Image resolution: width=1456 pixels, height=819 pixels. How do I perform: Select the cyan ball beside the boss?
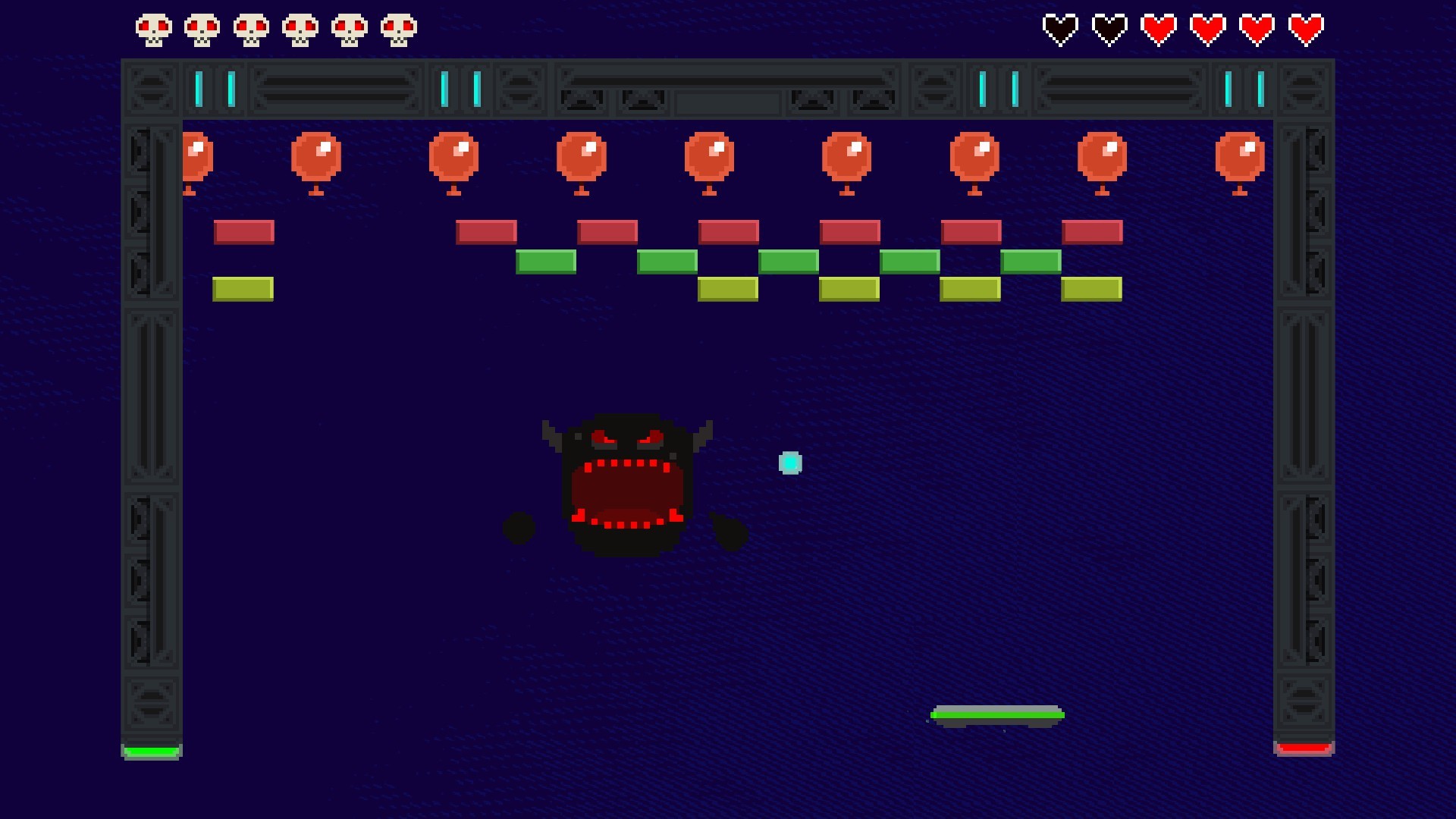(790, 463)
